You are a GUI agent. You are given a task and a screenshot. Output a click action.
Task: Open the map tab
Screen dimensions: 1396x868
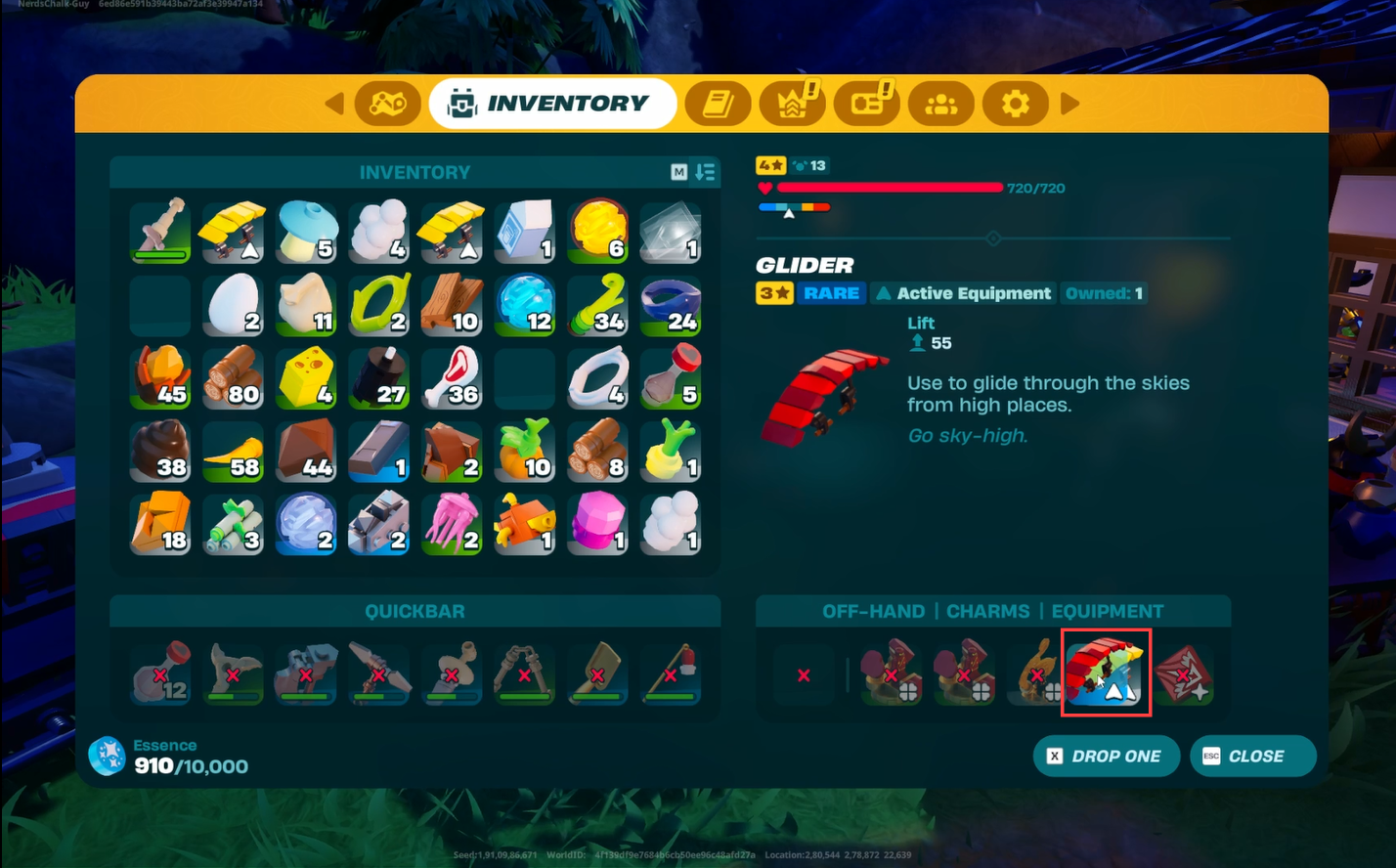387,103
